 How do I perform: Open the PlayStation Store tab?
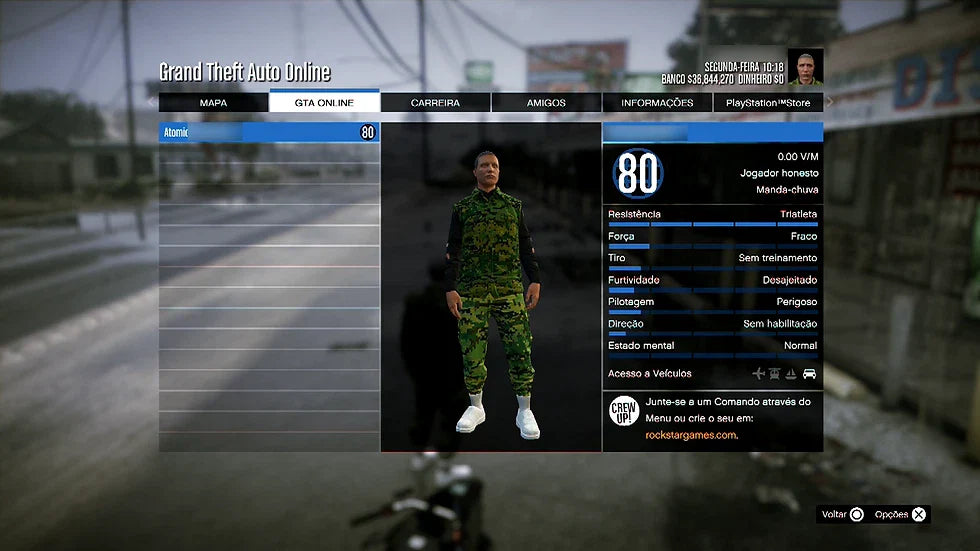point(768,102)
